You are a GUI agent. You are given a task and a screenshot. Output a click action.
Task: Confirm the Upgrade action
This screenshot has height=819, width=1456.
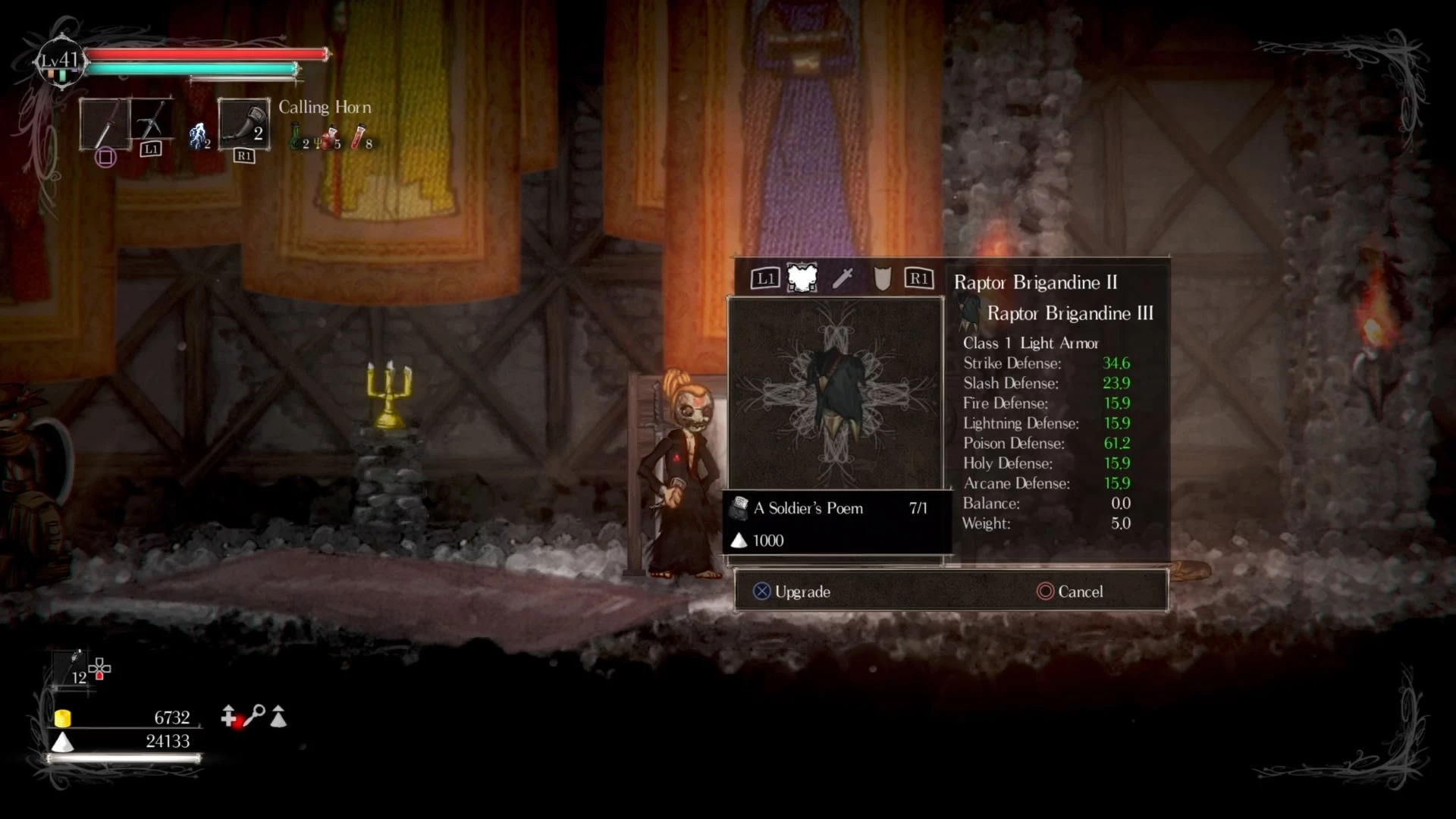pos(792,591)
